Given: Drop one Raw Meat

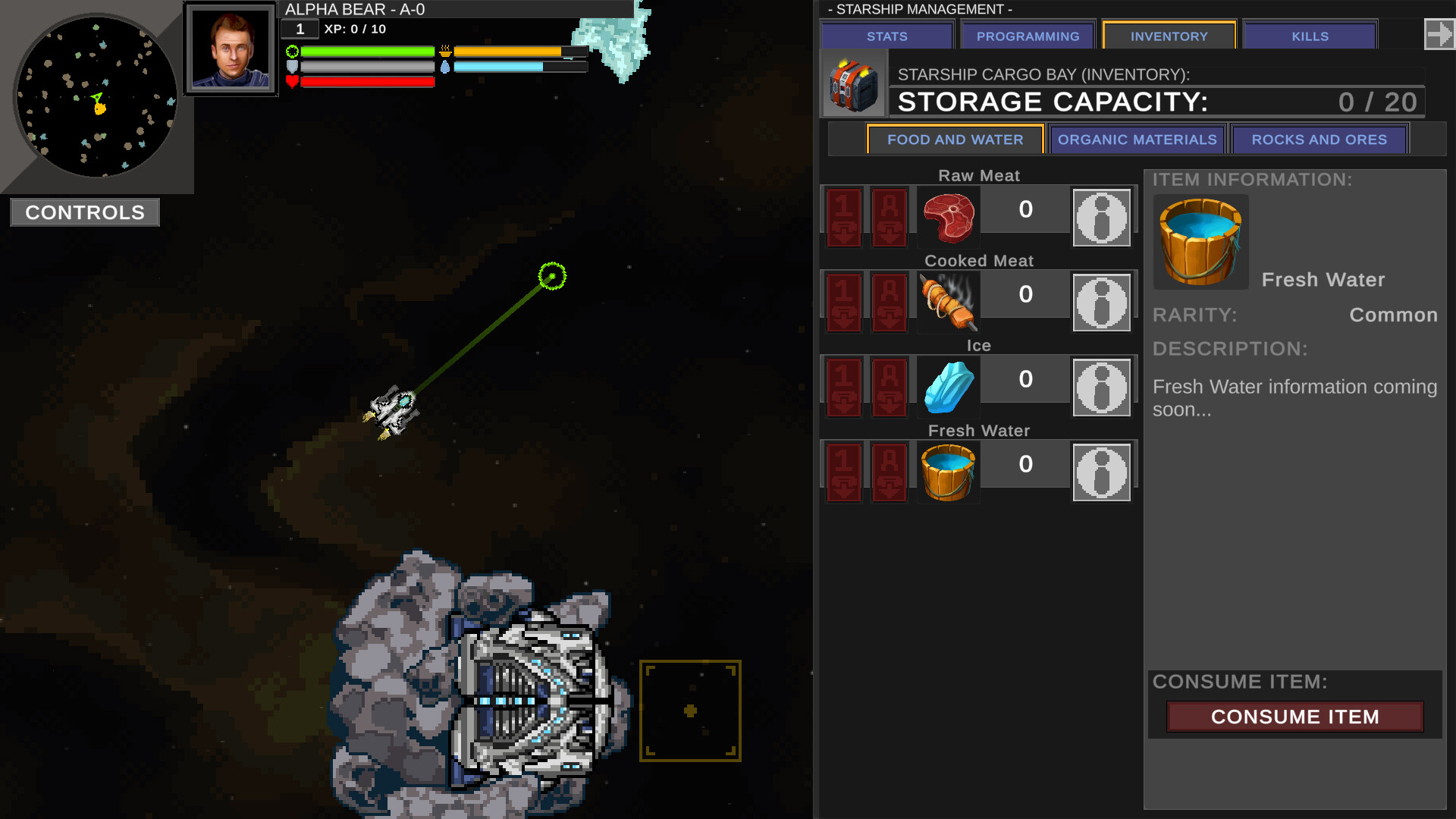Looking at the screenshot, I should 843,218.
